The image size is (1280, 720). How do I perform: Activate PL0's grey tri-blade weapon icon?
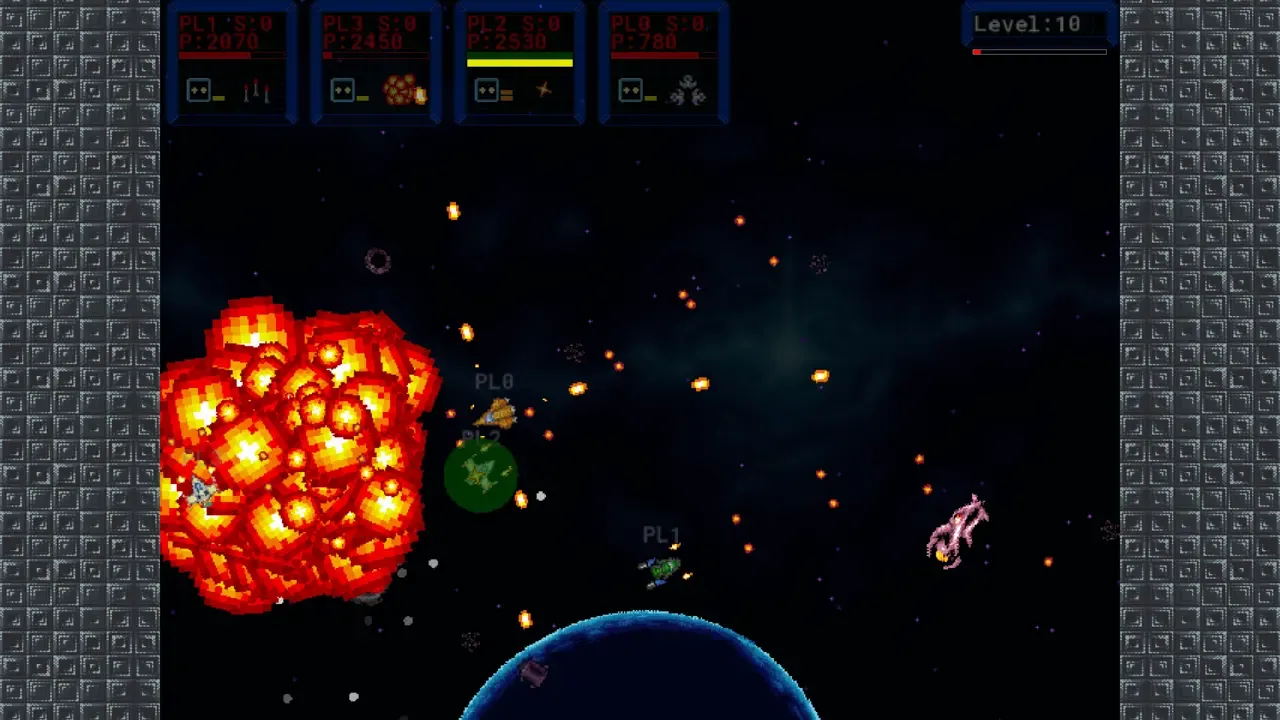[x=688, y=92]
